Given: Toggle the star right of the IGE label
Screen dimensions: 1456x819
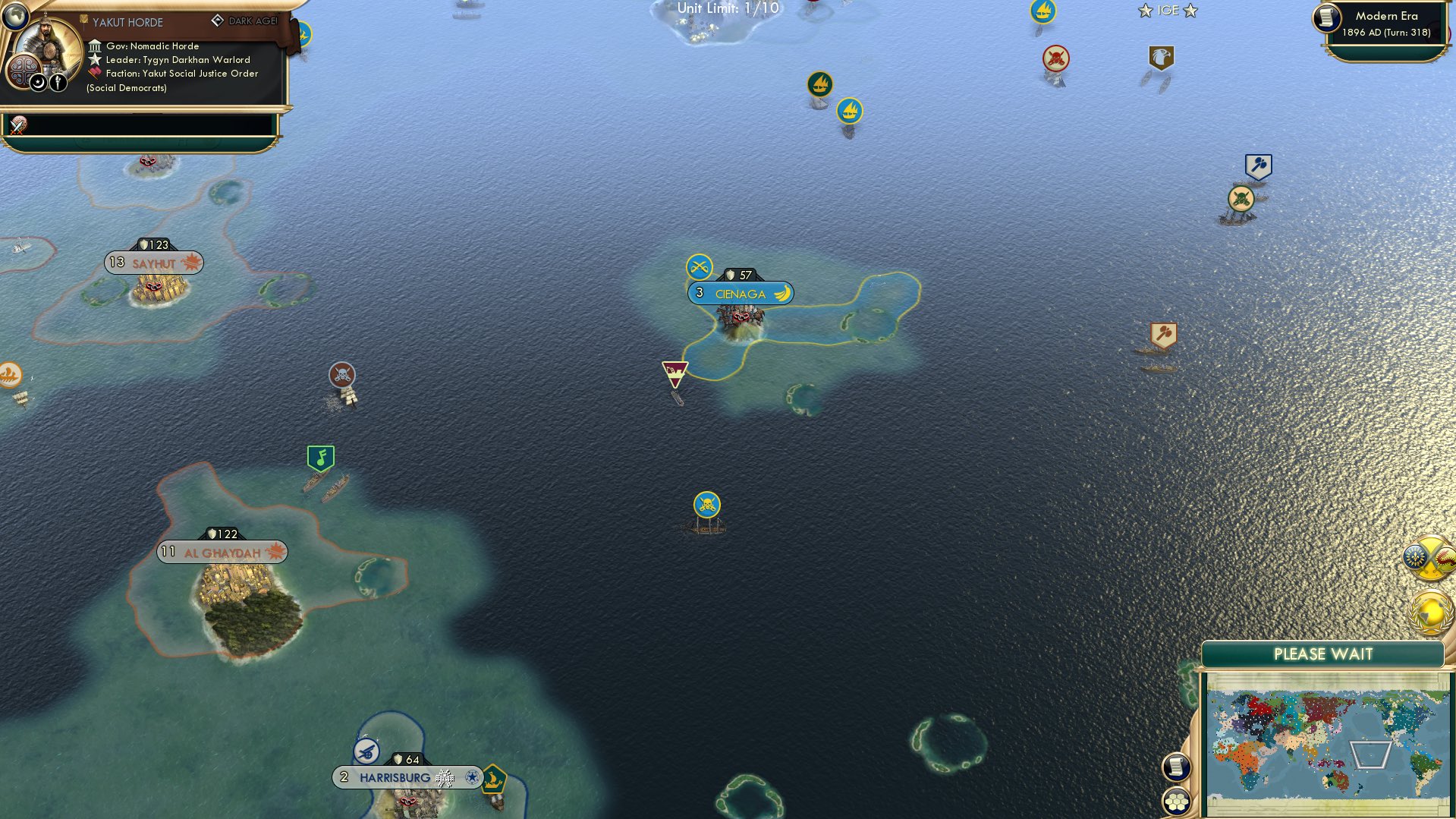Looking at the screenshot, I should tap(1191, 10).
